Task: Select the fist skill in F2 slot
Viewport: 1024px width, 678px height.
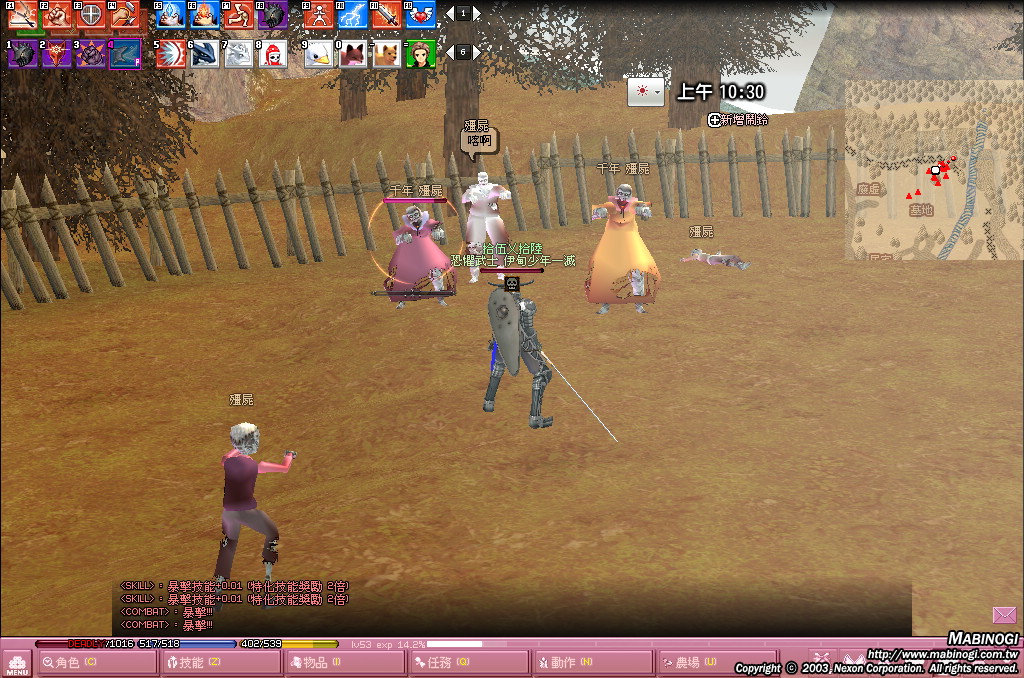Action: point(57,15)
